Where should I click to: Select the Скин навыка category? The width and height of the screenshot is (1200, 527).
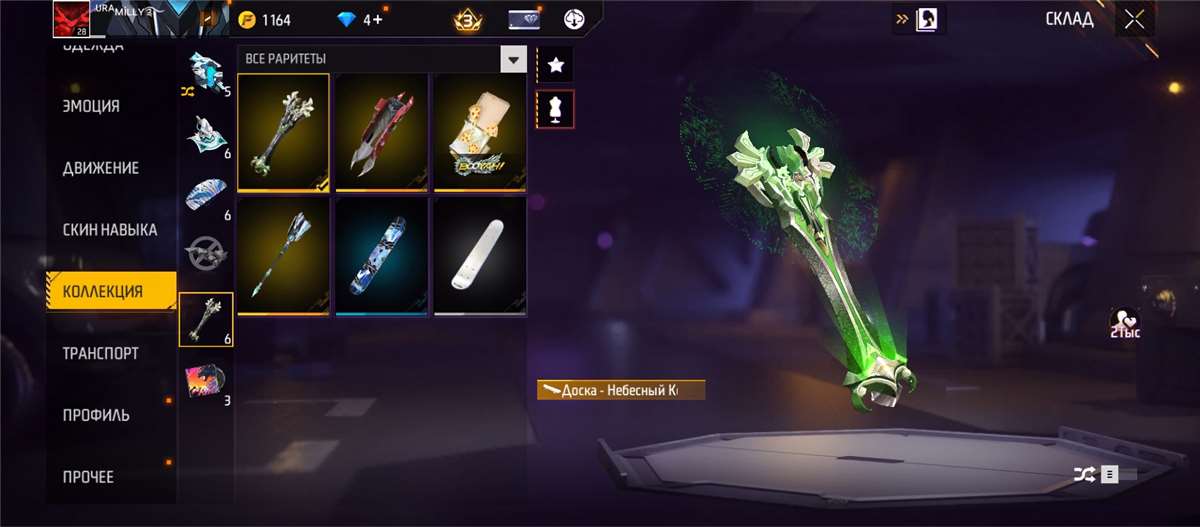(x=110, y=230)
